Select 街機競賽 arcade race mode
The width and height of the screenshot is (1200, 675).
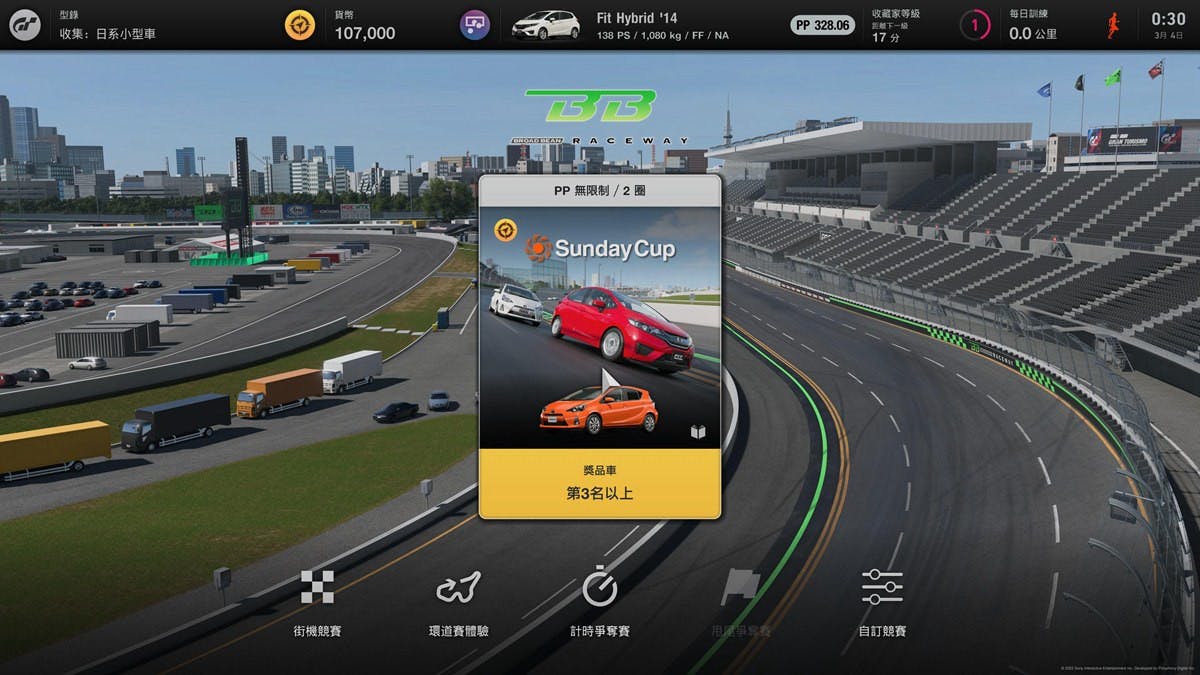click(x=317, y=602)
